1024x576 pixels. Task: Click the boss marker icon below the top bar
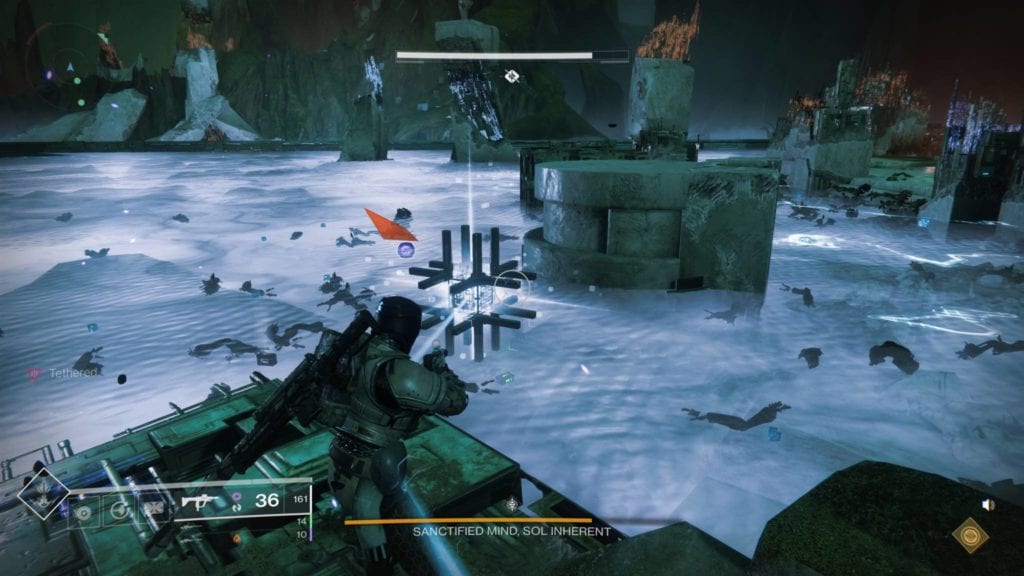512,76
